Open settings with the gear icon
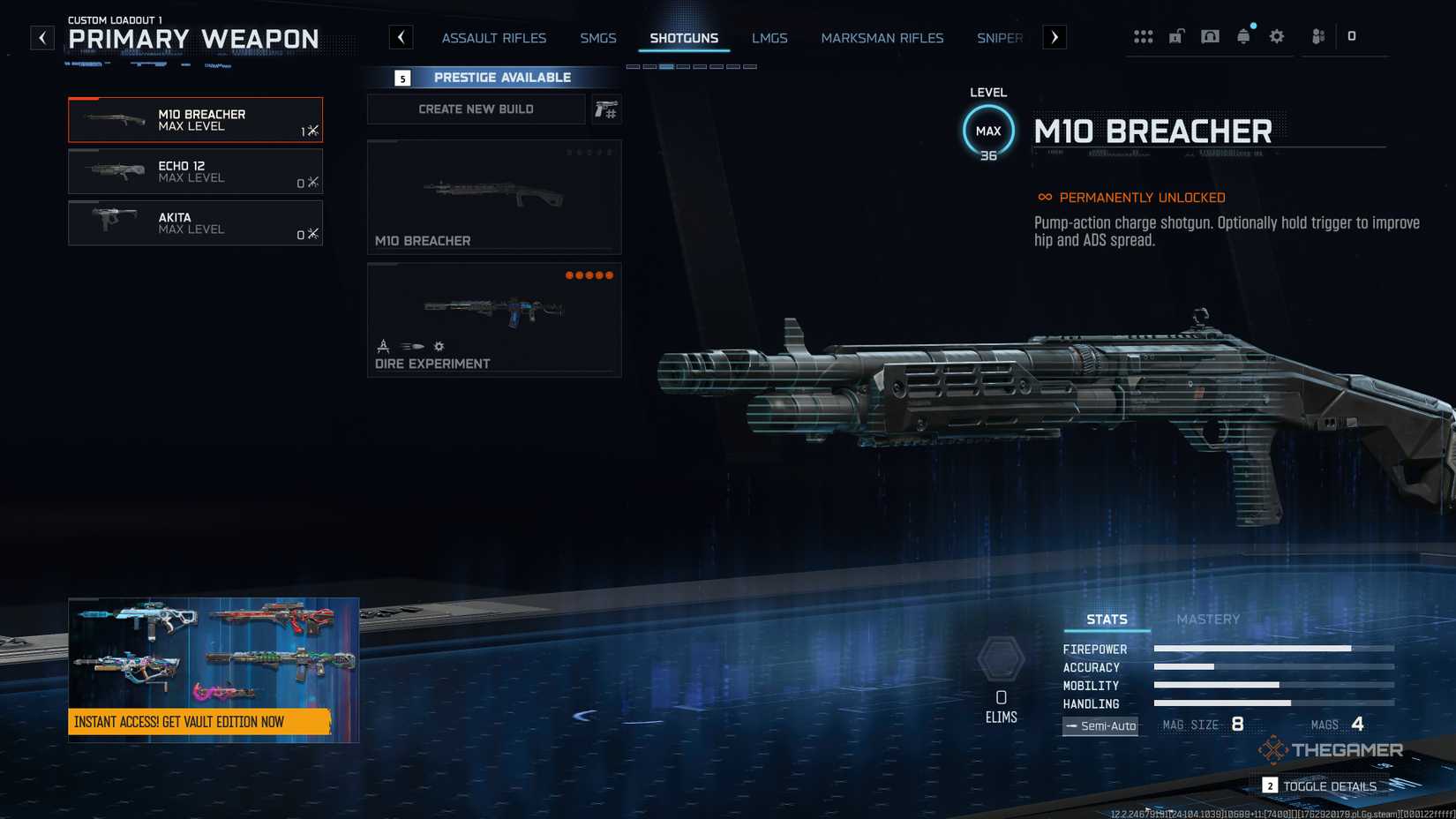This screenshot has height=819, width=1456. point(1276,36)
